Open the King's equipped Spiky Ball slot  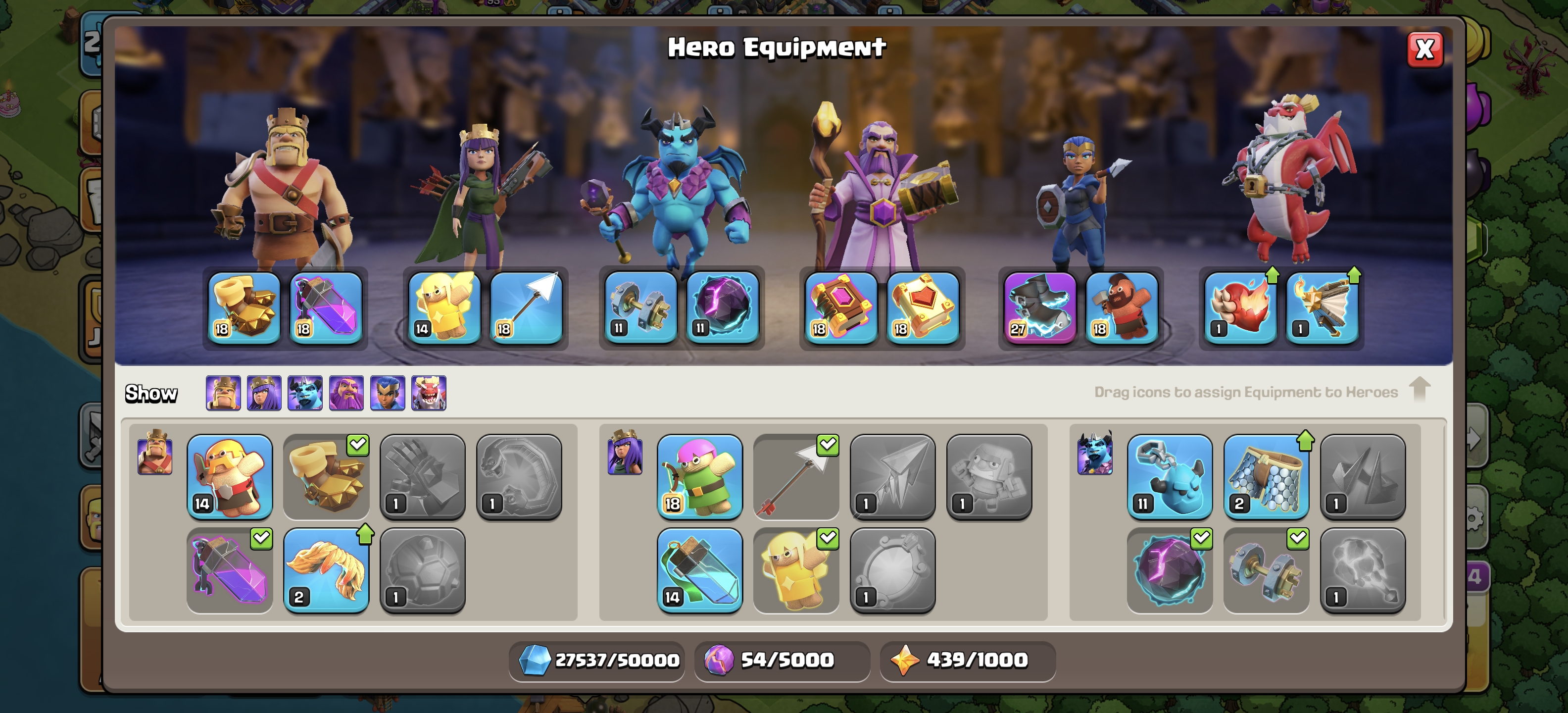tap(244, 308)
